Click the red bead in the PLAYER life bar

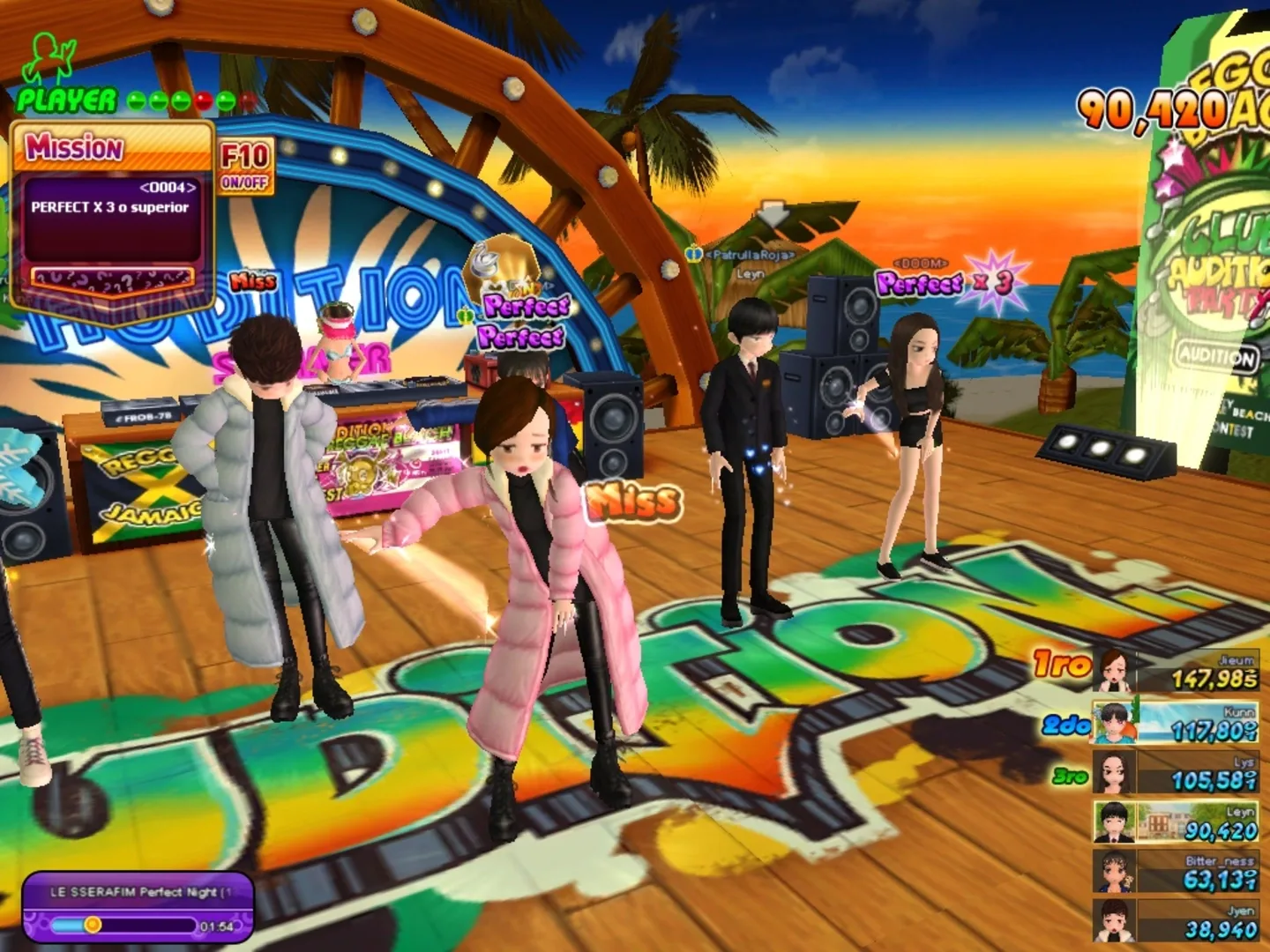tap(204, 99)
